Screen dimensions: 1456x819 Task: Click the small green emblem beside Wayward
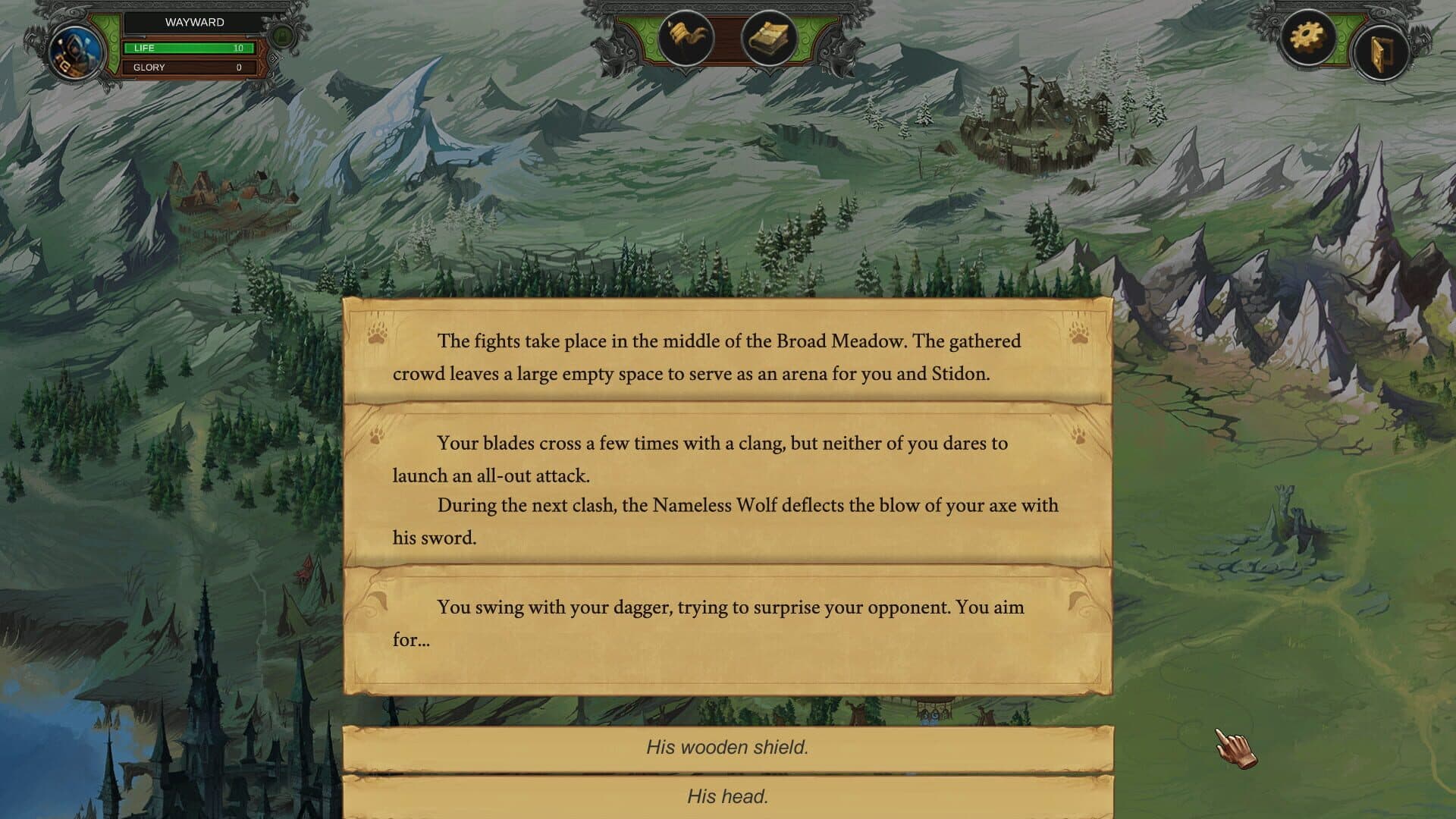281,36
